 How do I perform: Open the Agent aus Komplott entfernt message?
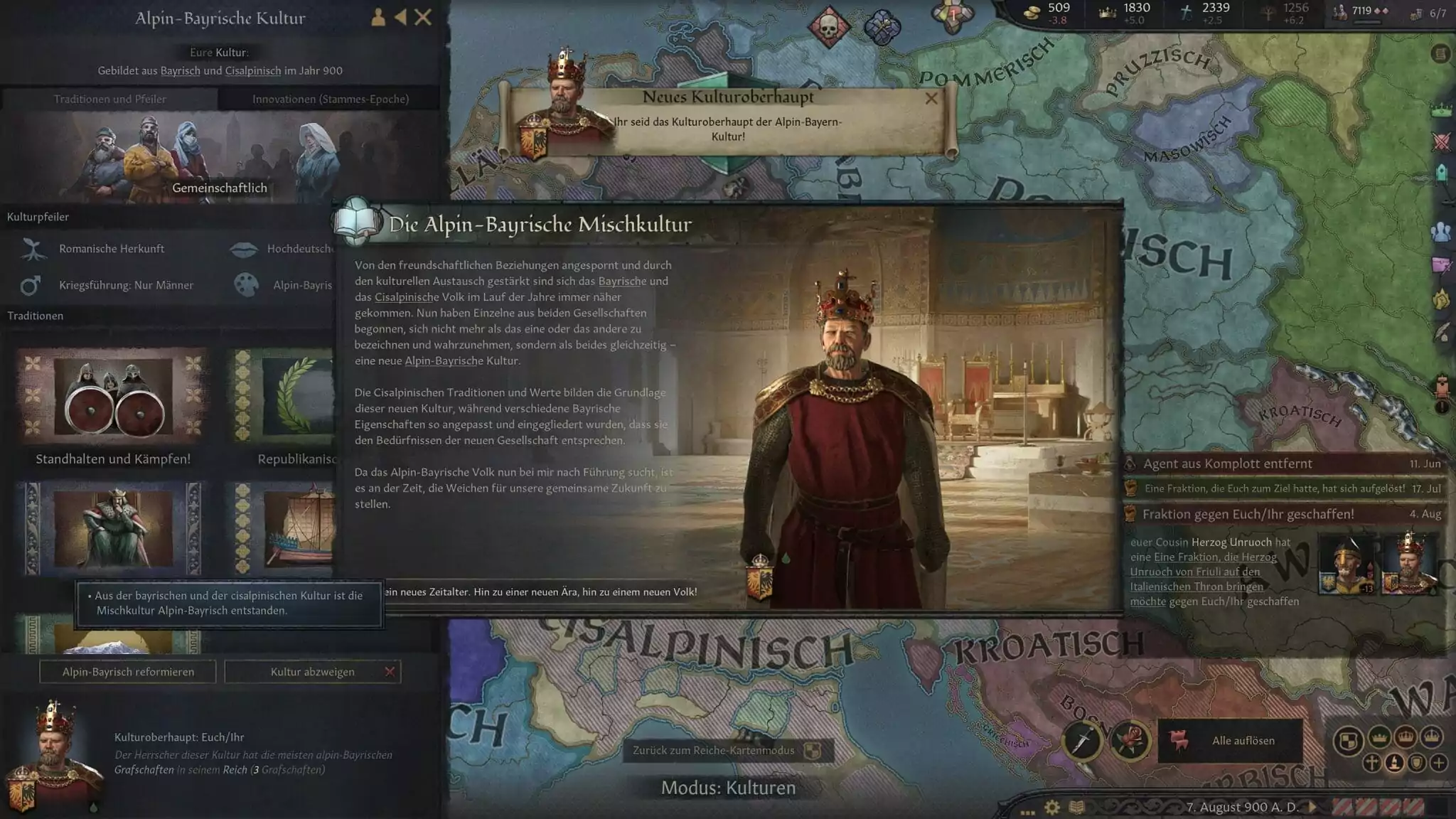tap(1227, 464)
